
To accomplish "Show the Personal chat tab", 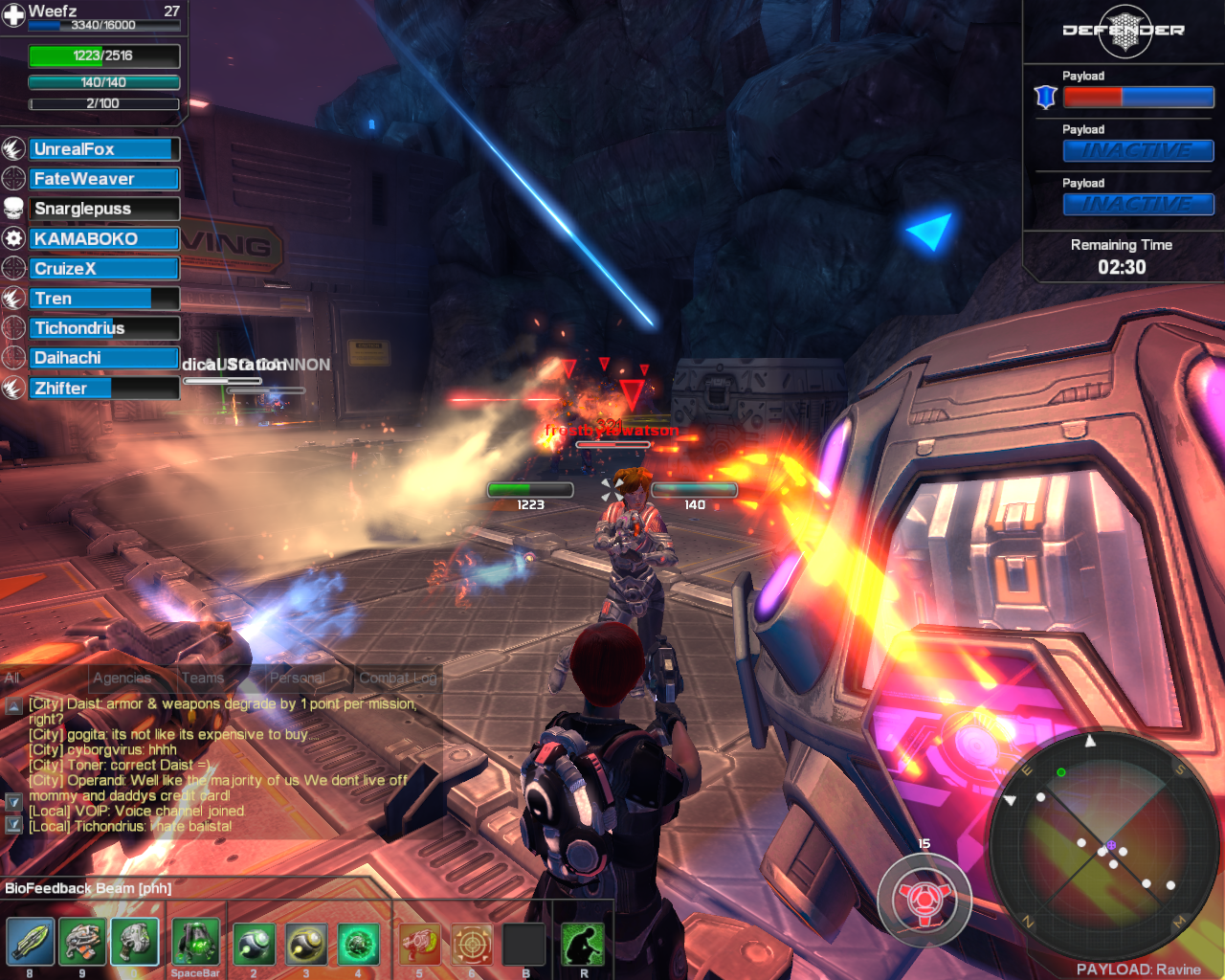I will [297, 678].
